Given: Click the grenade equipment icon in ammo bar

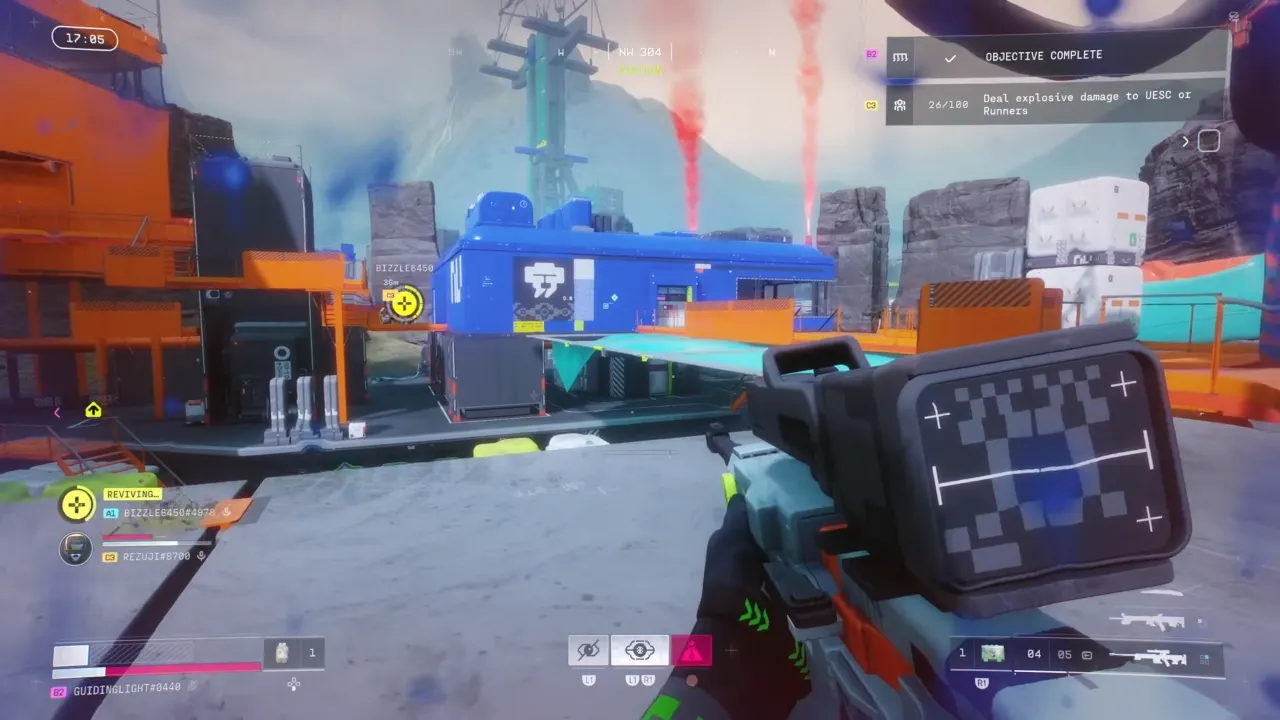Looking at the screenshot, I should (x=283, y=652).
